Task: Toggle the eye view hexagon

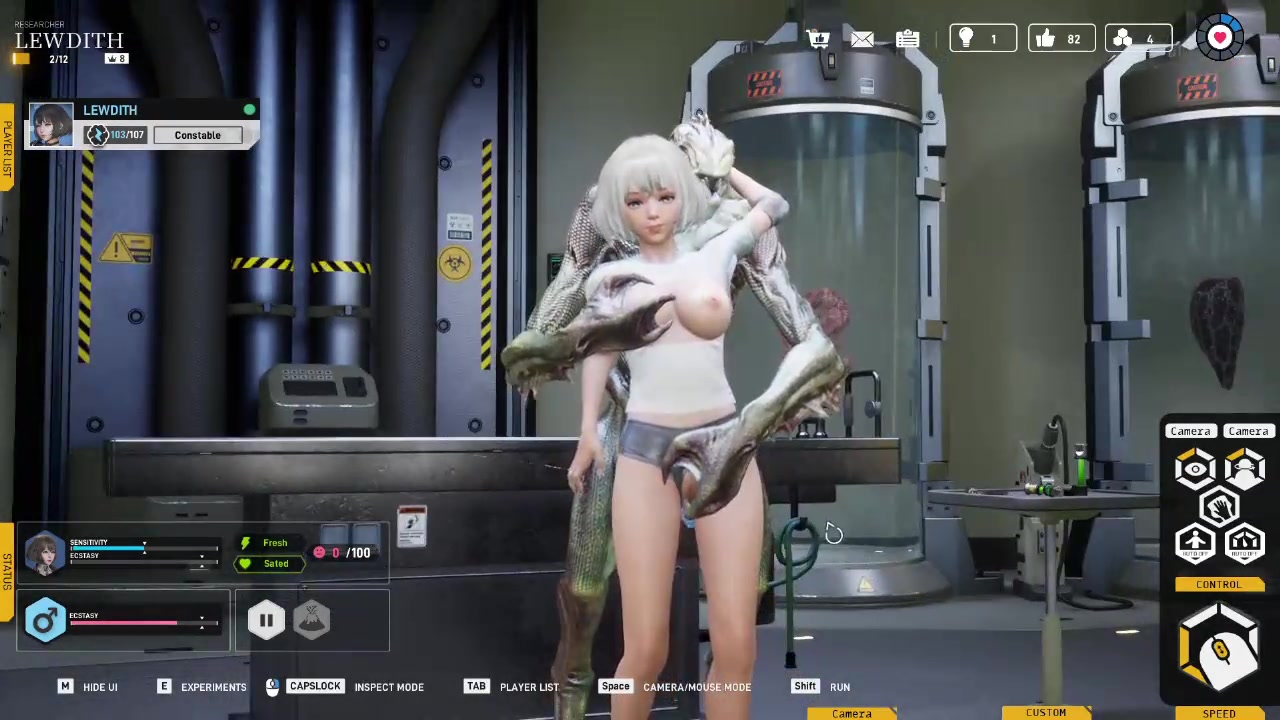Action: point(1195,468)
